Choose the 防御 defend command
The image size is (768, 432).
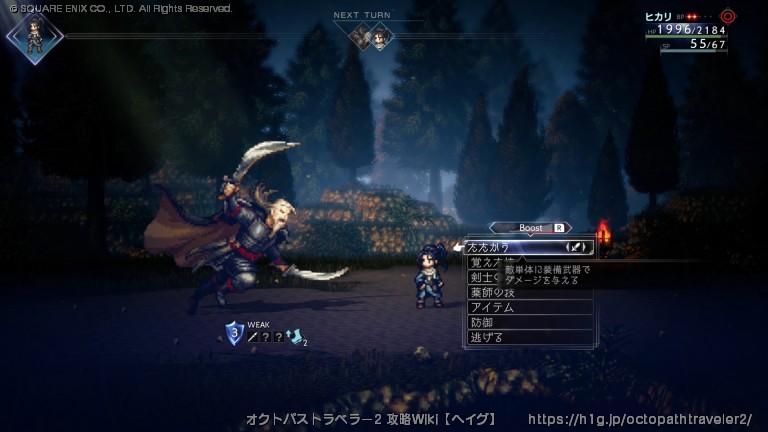[483, 322]
